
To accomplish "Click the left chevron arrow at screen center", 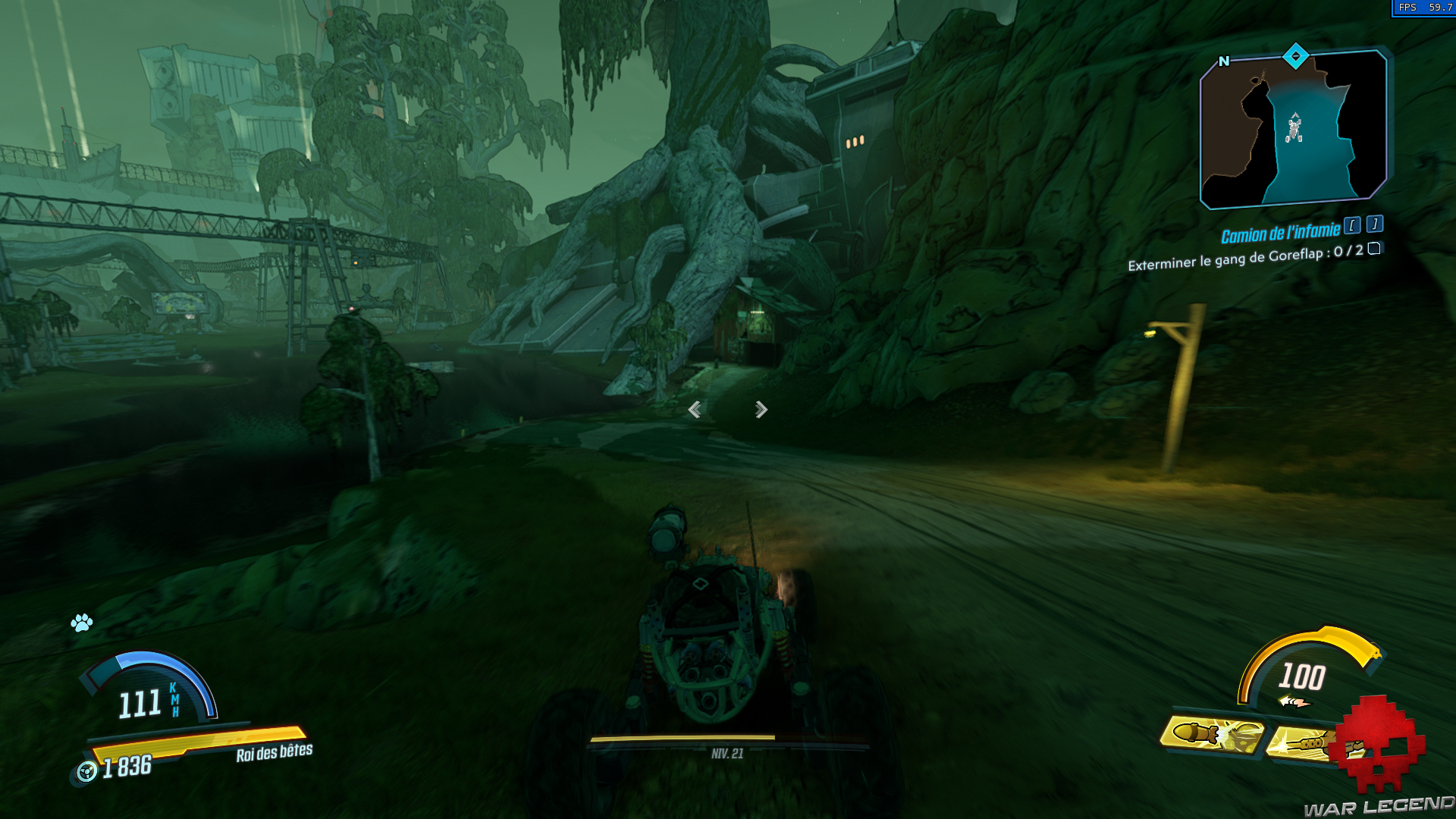I will click(695, 409).
